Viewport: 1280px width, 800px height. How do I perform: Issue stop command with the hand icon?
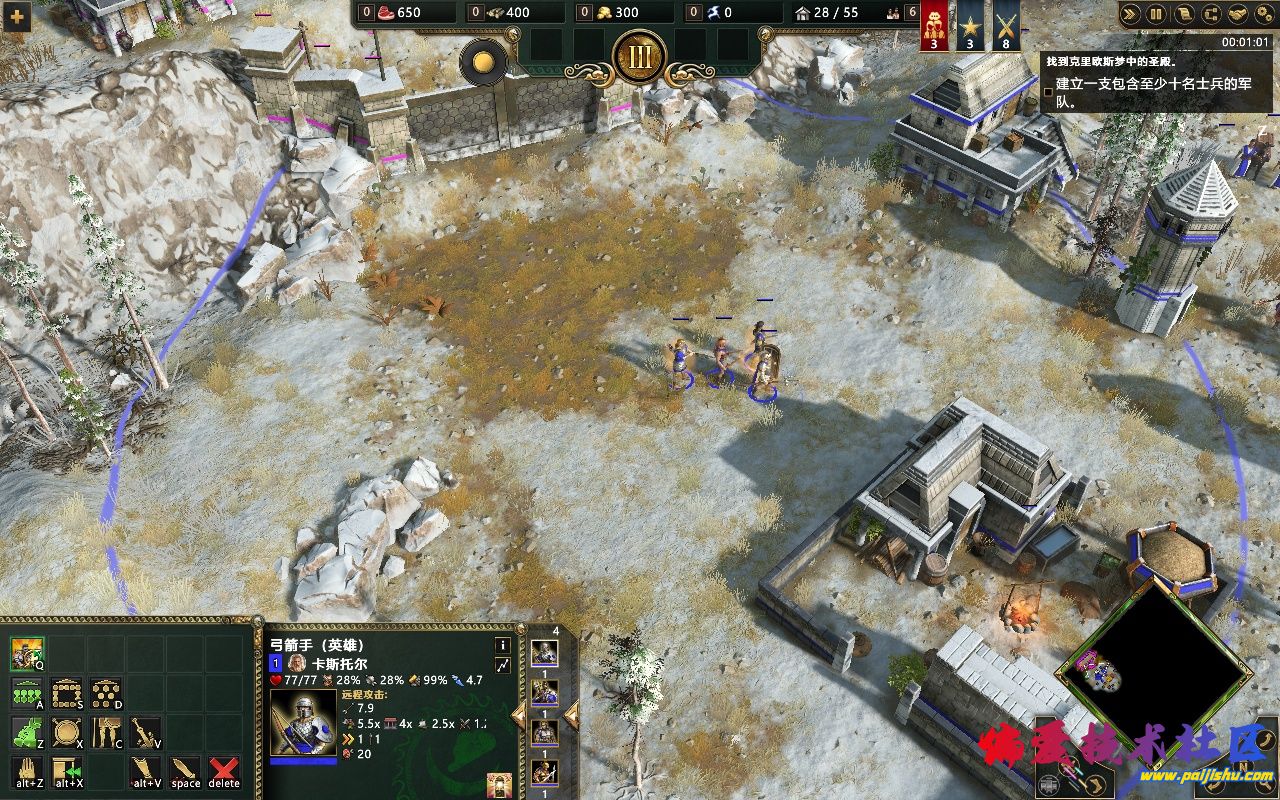[x=27, y=770]
